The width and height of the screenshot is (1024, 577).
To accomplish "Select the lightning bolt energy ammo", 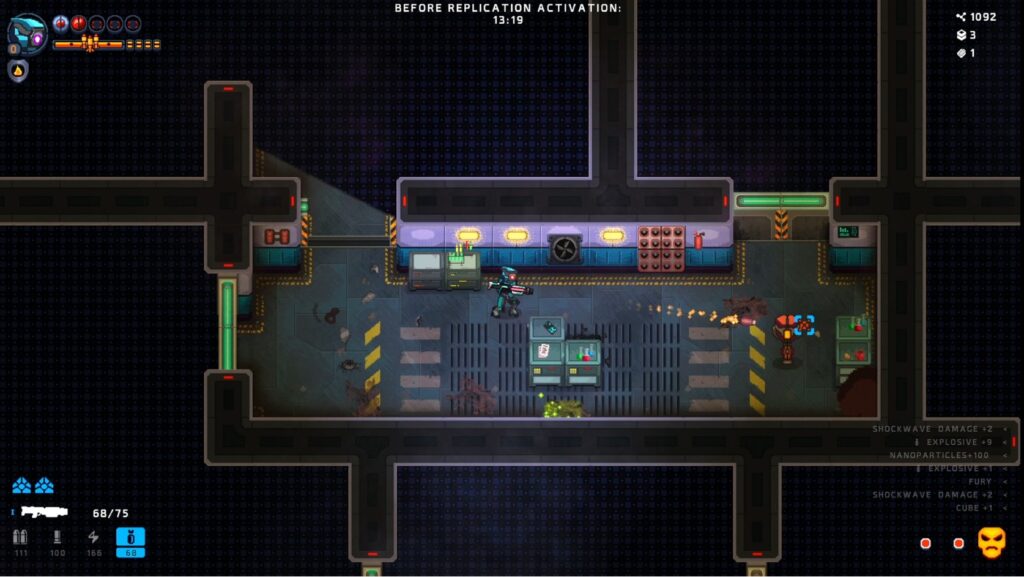I will pos(94,539).
